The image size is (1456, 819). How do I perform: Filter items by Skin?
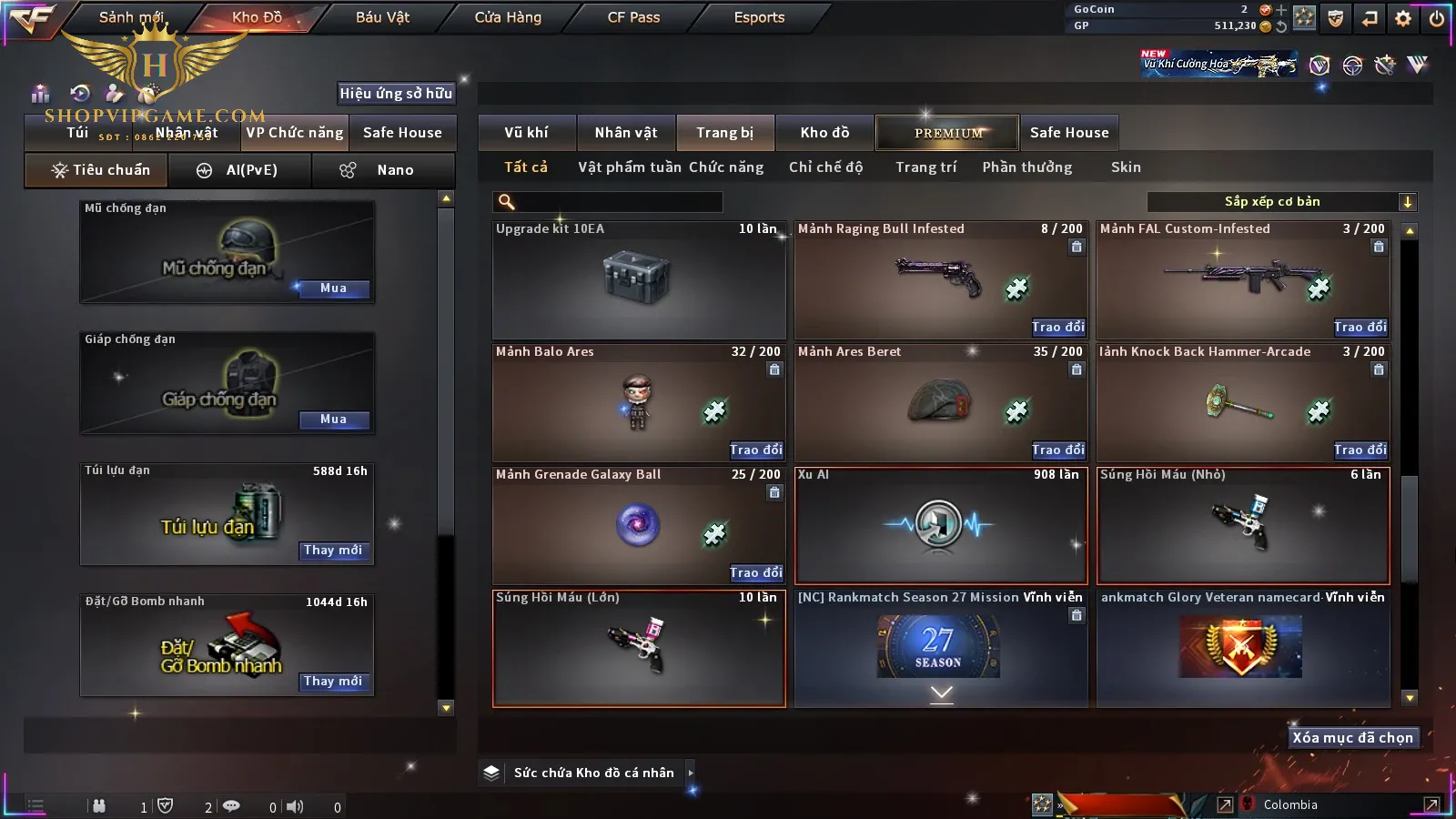1126,167
